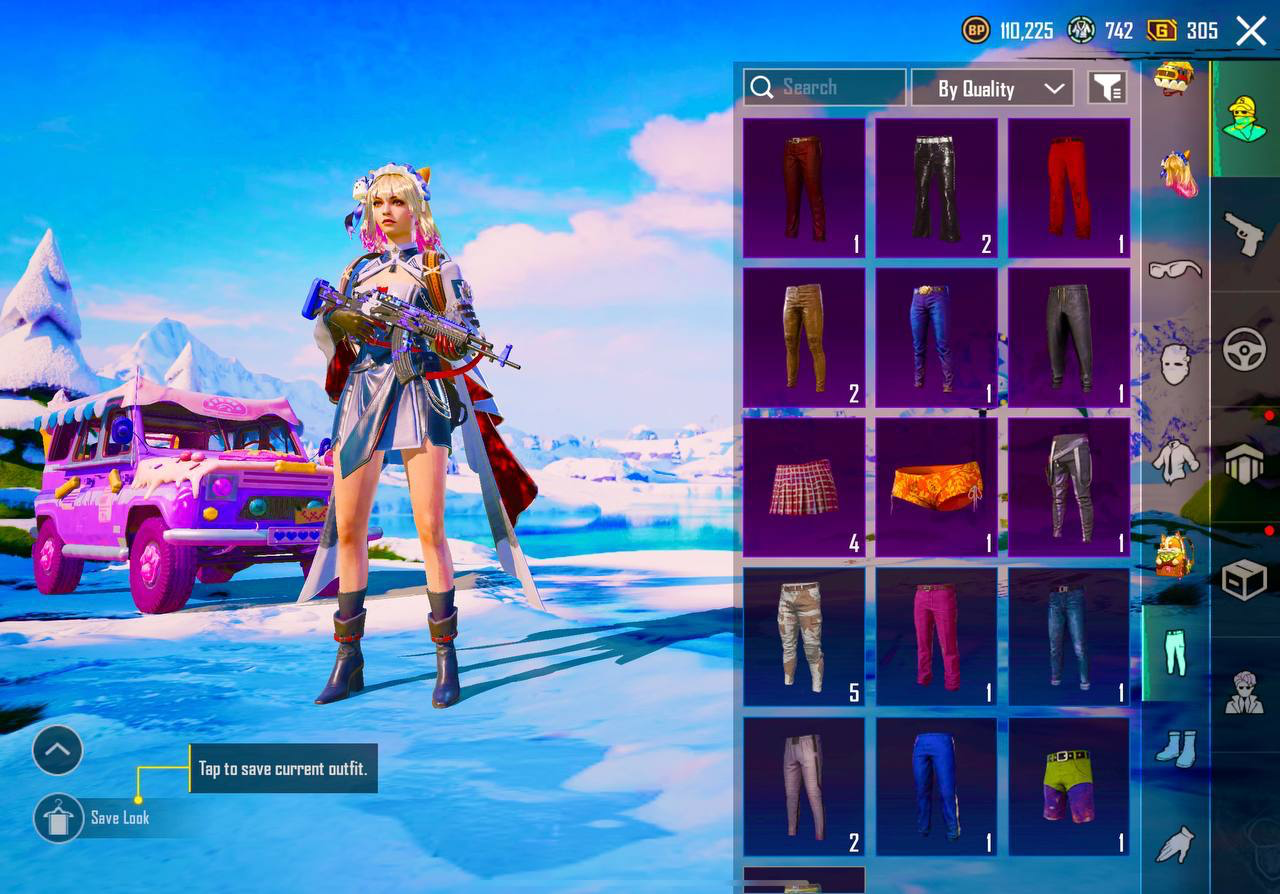Select the black leather flared pants

coord(937,188)
